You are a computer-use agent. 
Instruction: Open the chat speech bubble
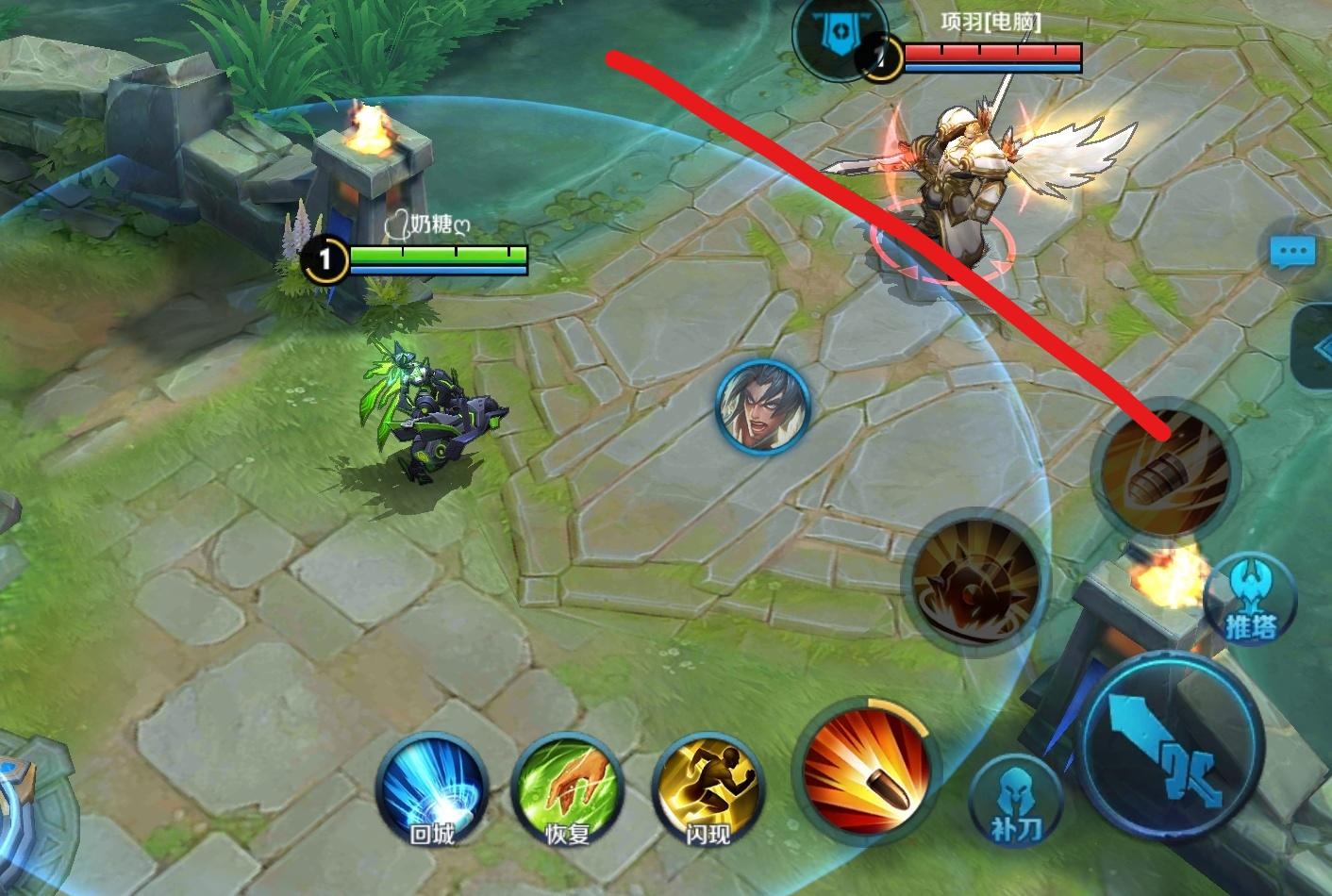click(1291, 252)
